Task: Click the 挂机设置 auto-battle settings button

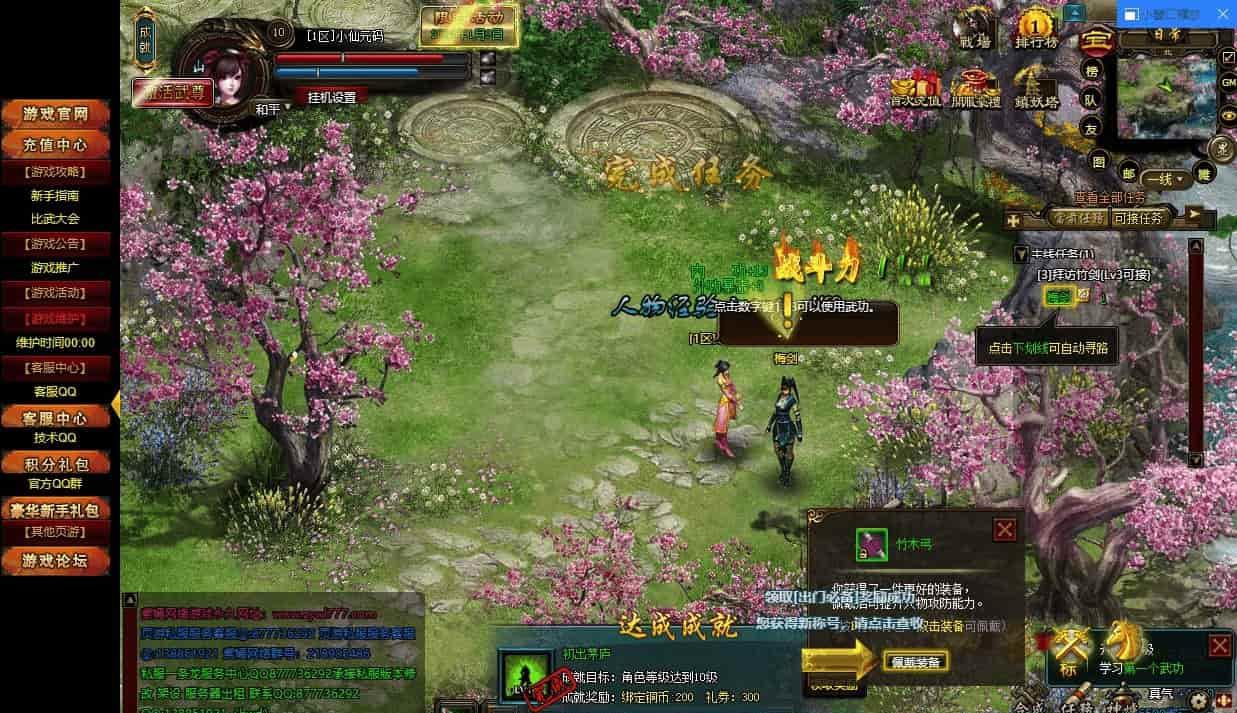Action: (x=331, y=97)
